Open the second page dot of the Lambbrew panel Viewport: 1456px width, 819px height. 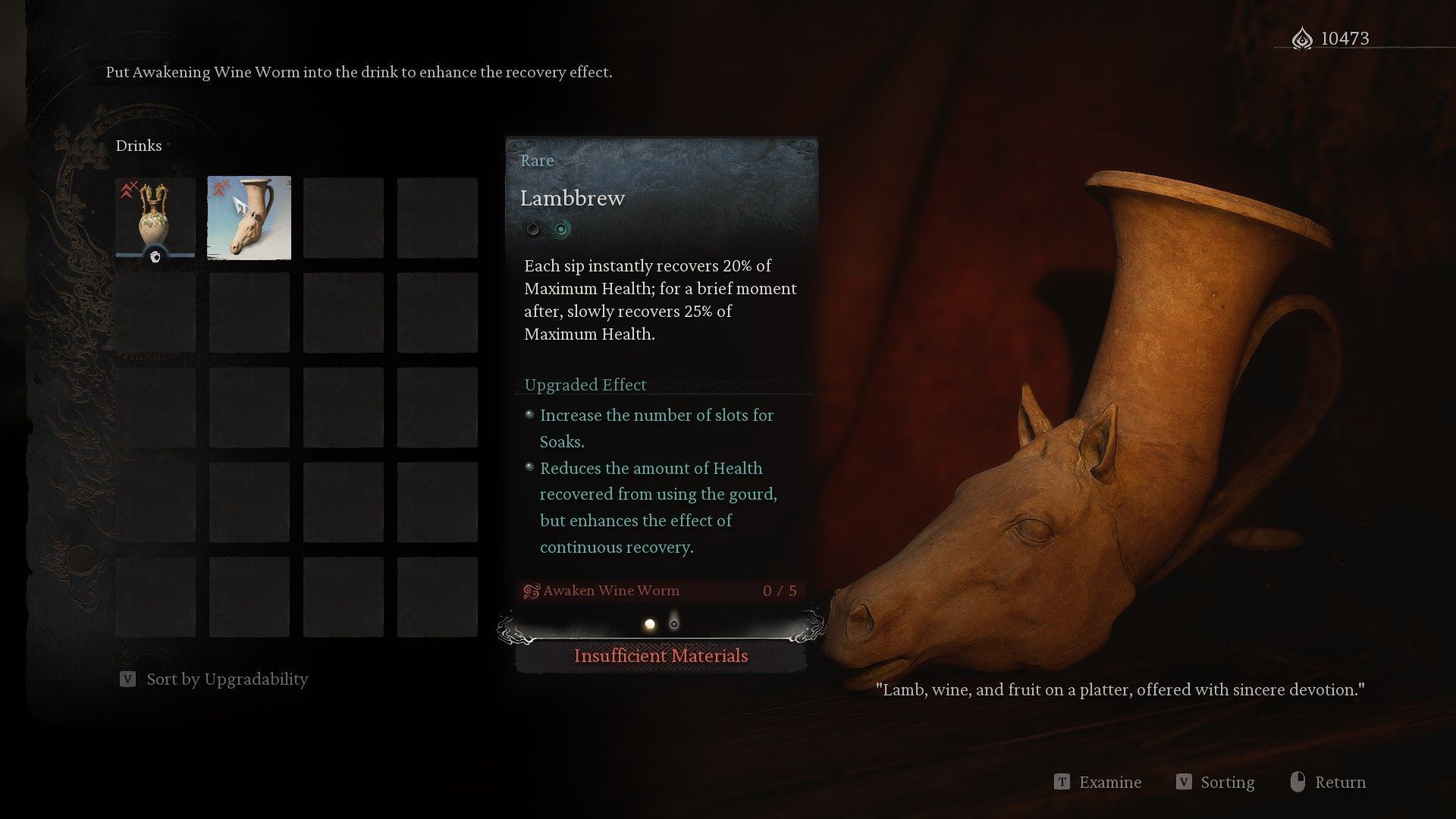click(x=674, y=623)
